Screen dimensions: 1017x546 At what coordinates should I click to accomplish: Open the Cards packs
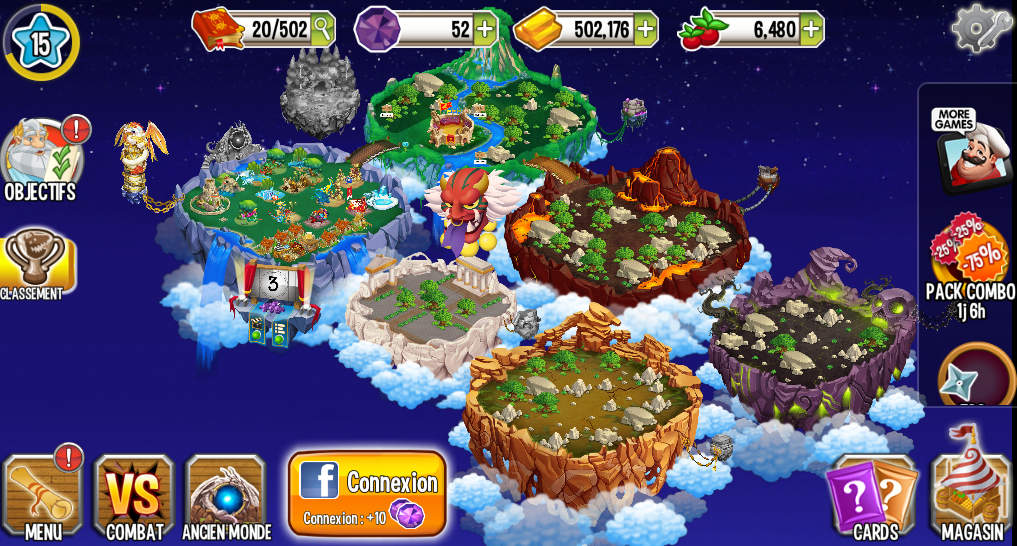pos(871,496)
